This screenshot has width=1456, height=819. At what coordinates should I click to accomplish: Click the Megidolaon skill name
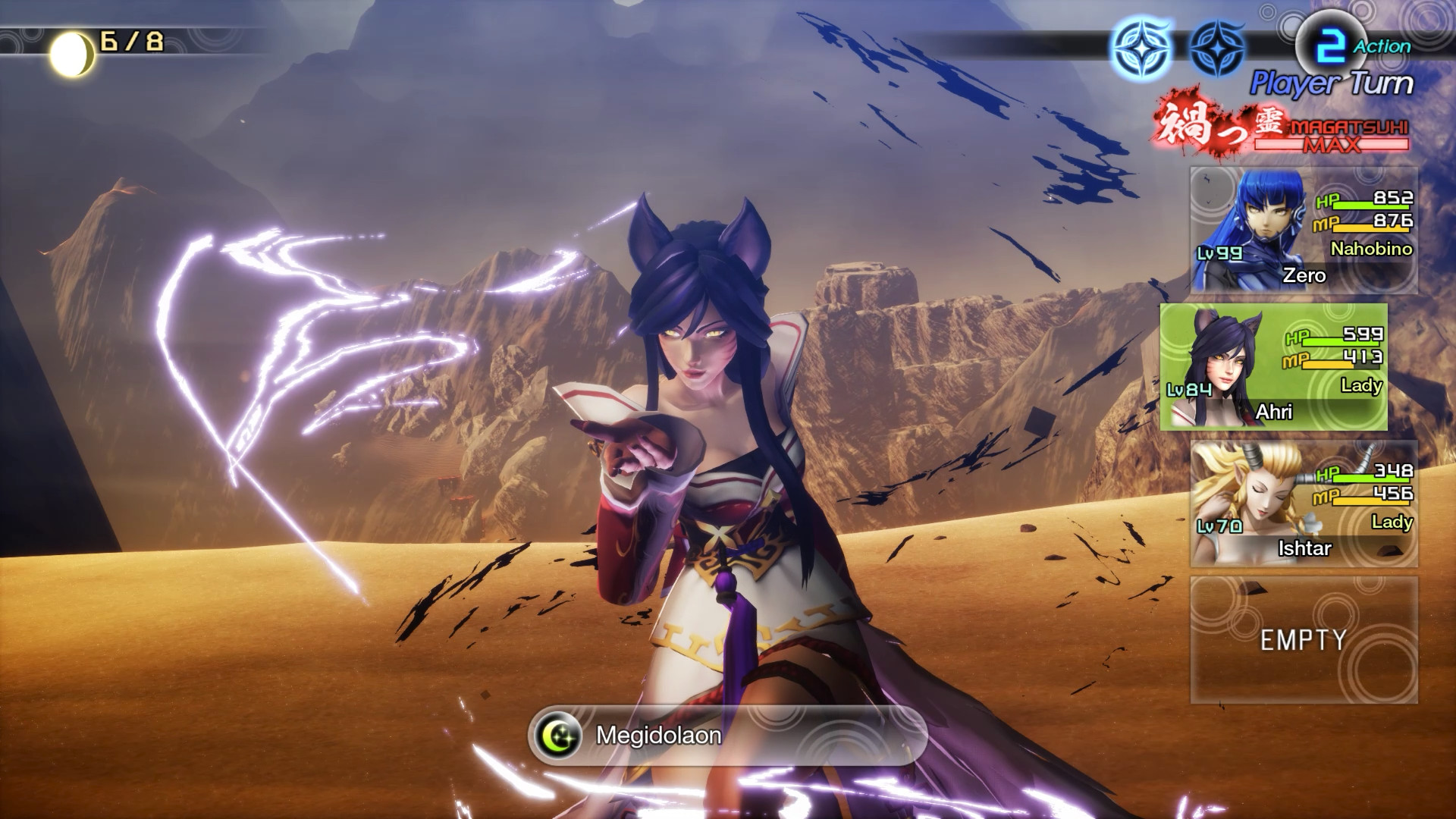point(658,736)
